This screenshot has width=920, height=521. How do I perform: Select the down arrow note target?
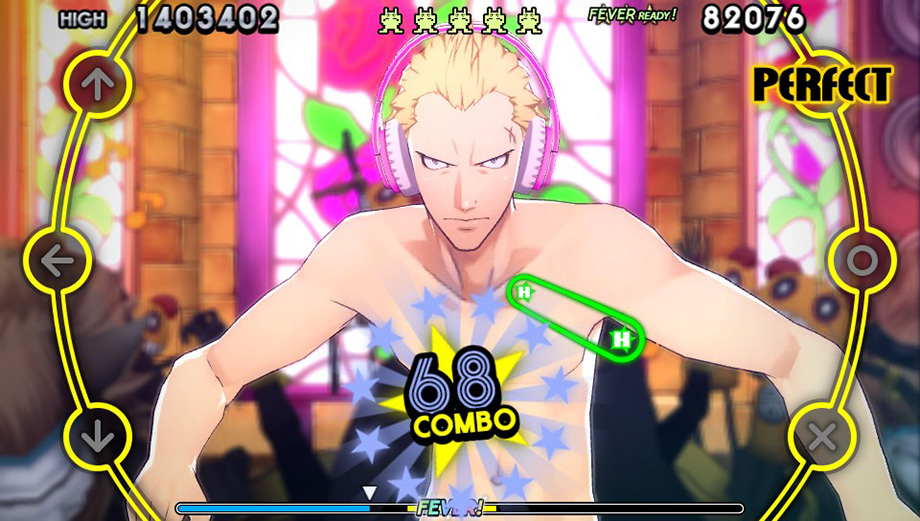click(x=97, y=437)
